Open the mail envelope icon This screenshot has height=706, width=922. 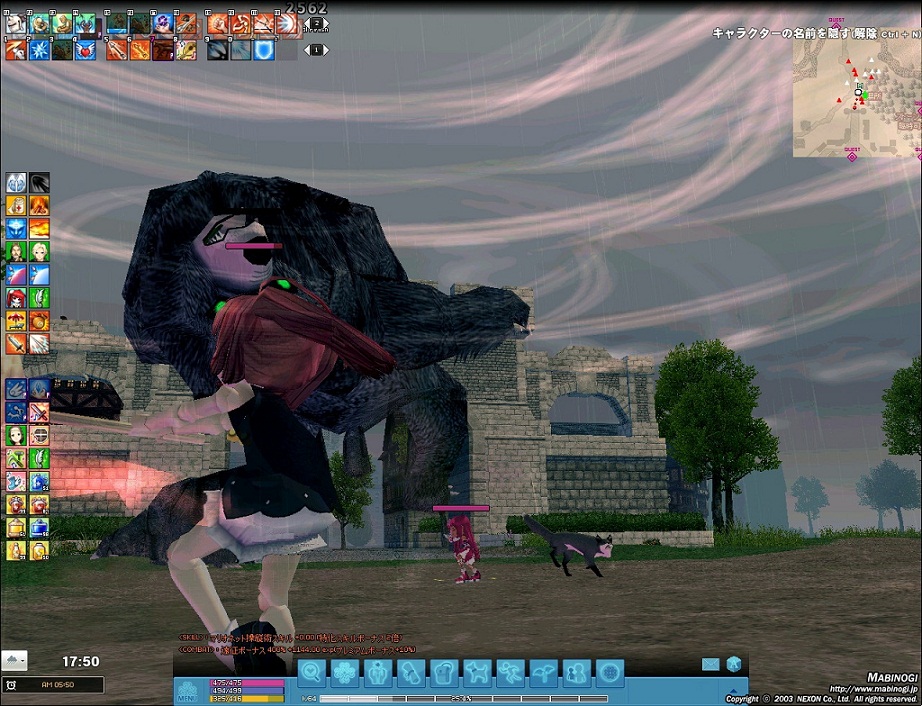[x=711, y=663]
